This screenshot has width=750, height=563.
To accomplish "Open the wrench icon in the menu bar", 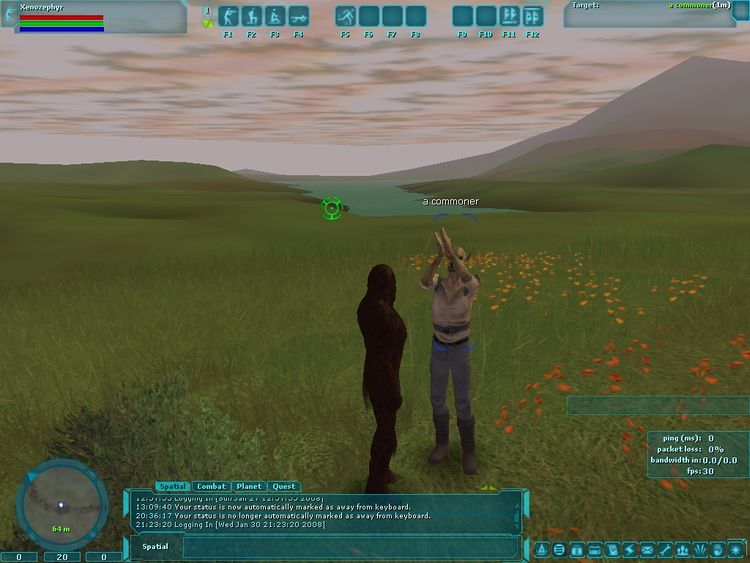I will point(665,549).
